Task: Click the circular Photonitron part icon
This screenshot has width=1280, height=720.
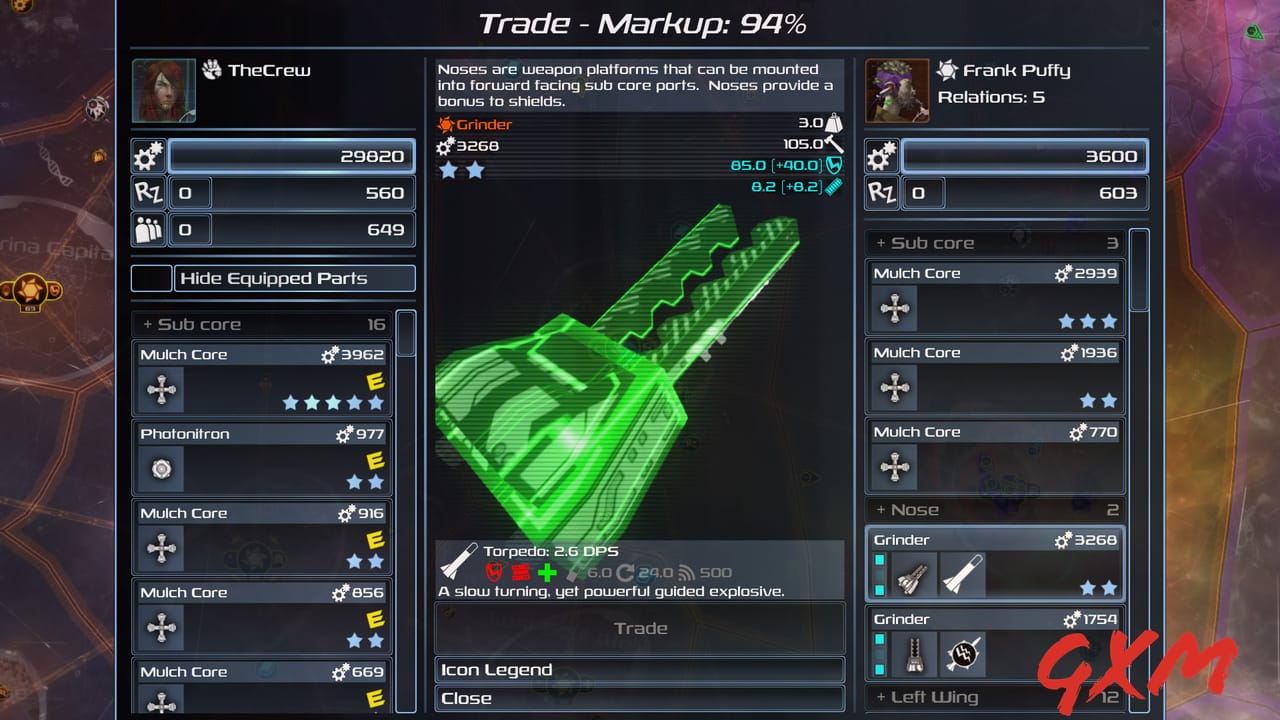Action: click(x=161, y=469)
